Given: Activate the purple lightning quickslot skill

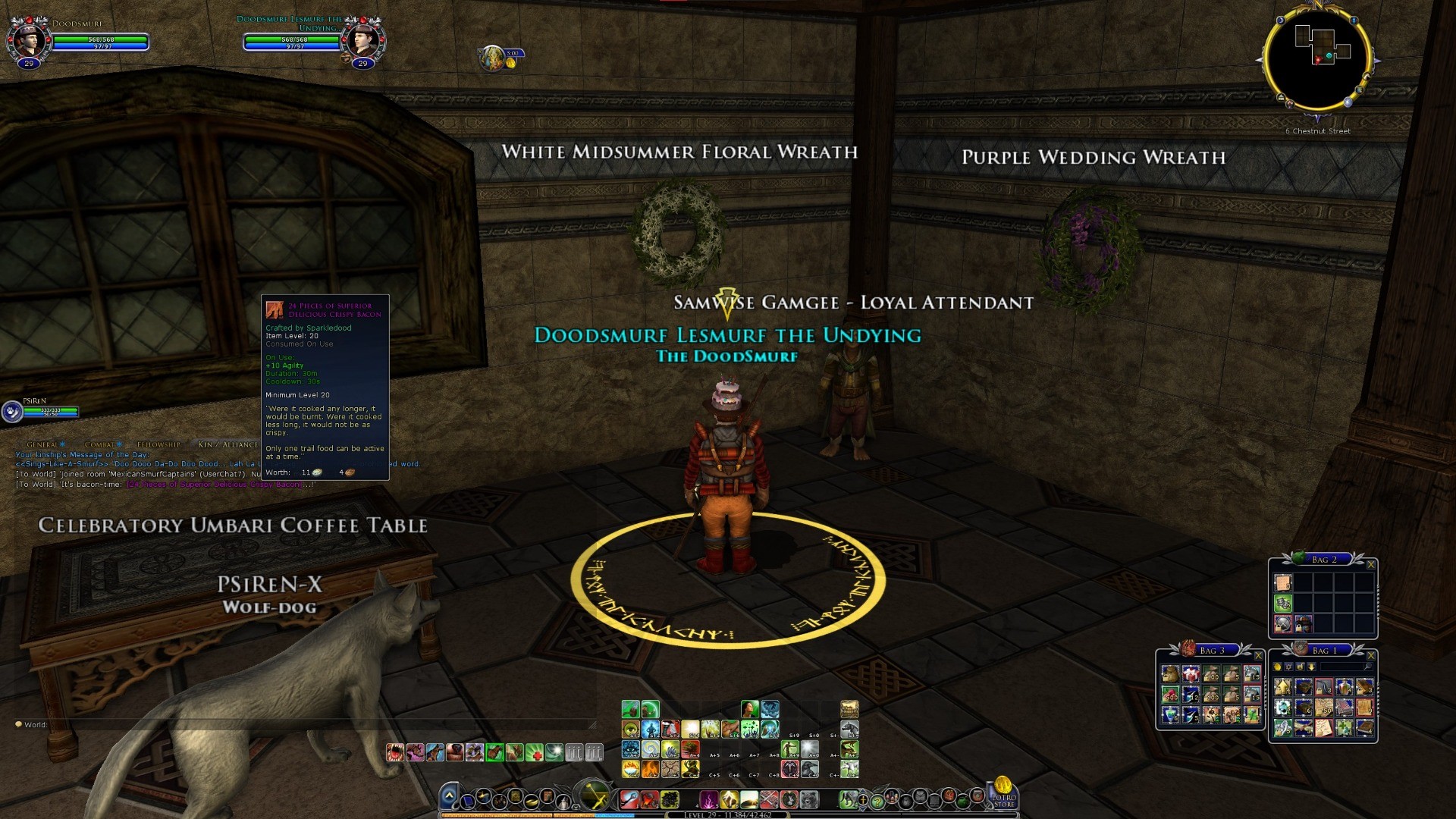Looking at the screenshot, I should pyautogui.click(x=709, y=799).
